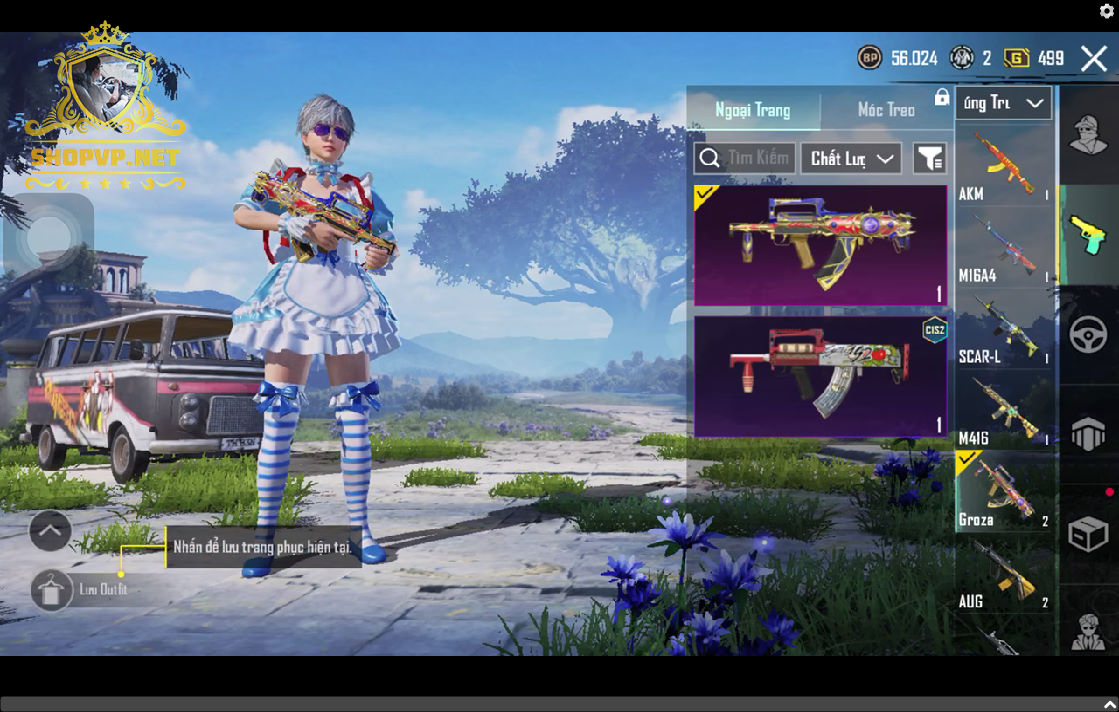This screenshot has width=1119, height=712.
Task: Expand the weapon category dropdown
Action: point(1003,103)
